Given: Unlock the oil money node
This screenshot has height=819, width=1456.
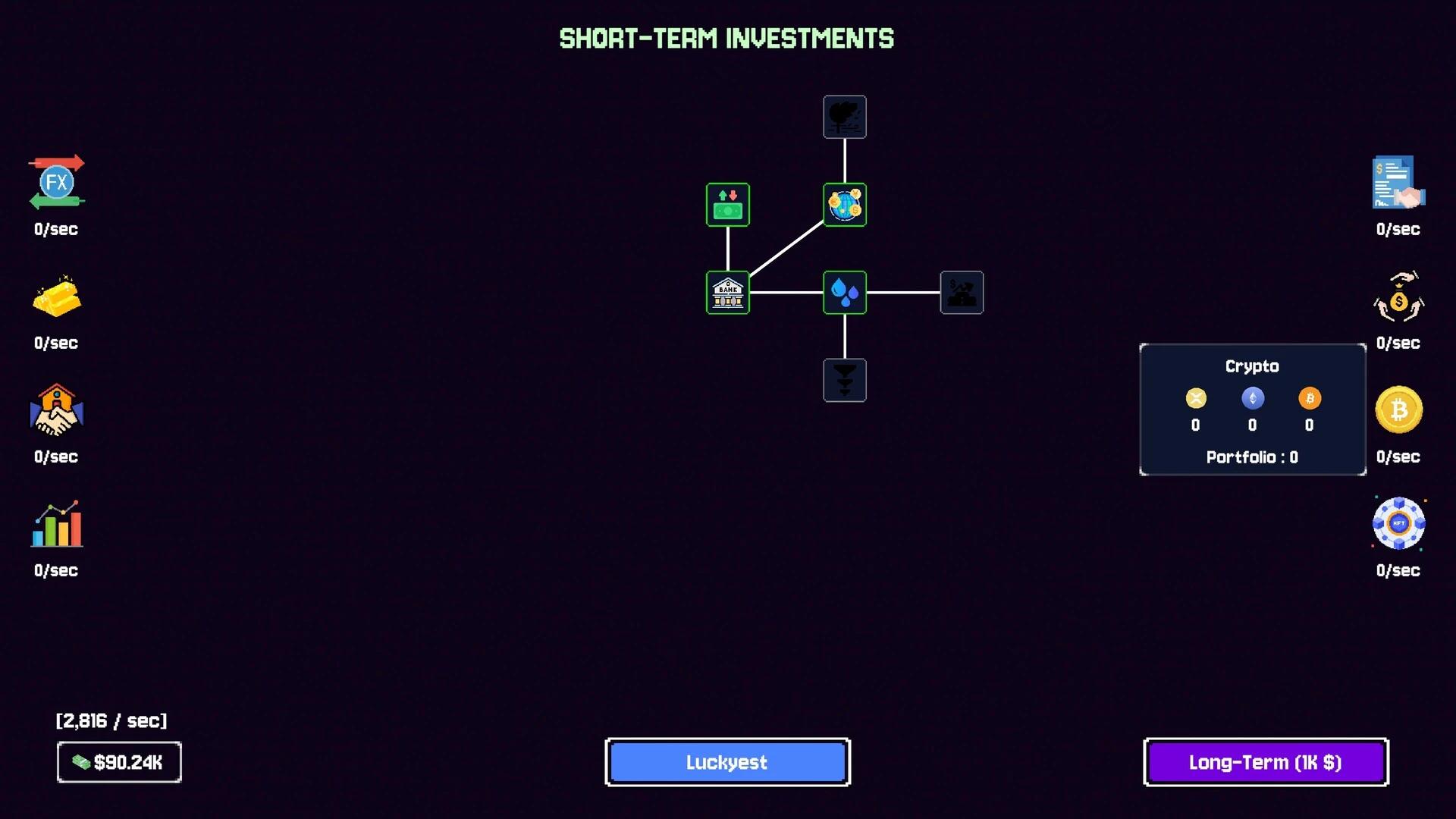Looking at the screenshot, I should pos(962,293).
